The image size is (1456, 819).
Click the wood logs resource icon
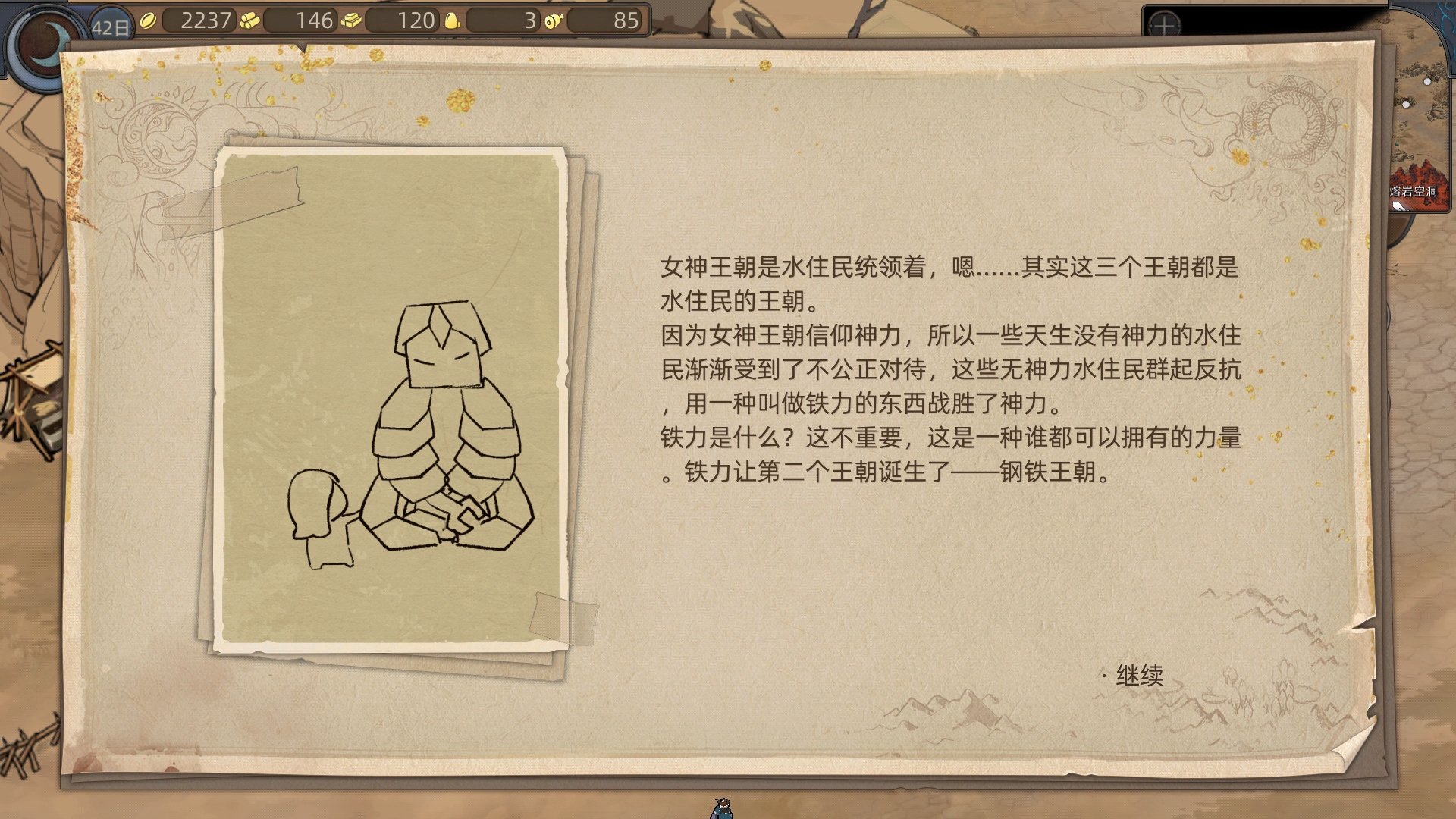tap(249, 21)
